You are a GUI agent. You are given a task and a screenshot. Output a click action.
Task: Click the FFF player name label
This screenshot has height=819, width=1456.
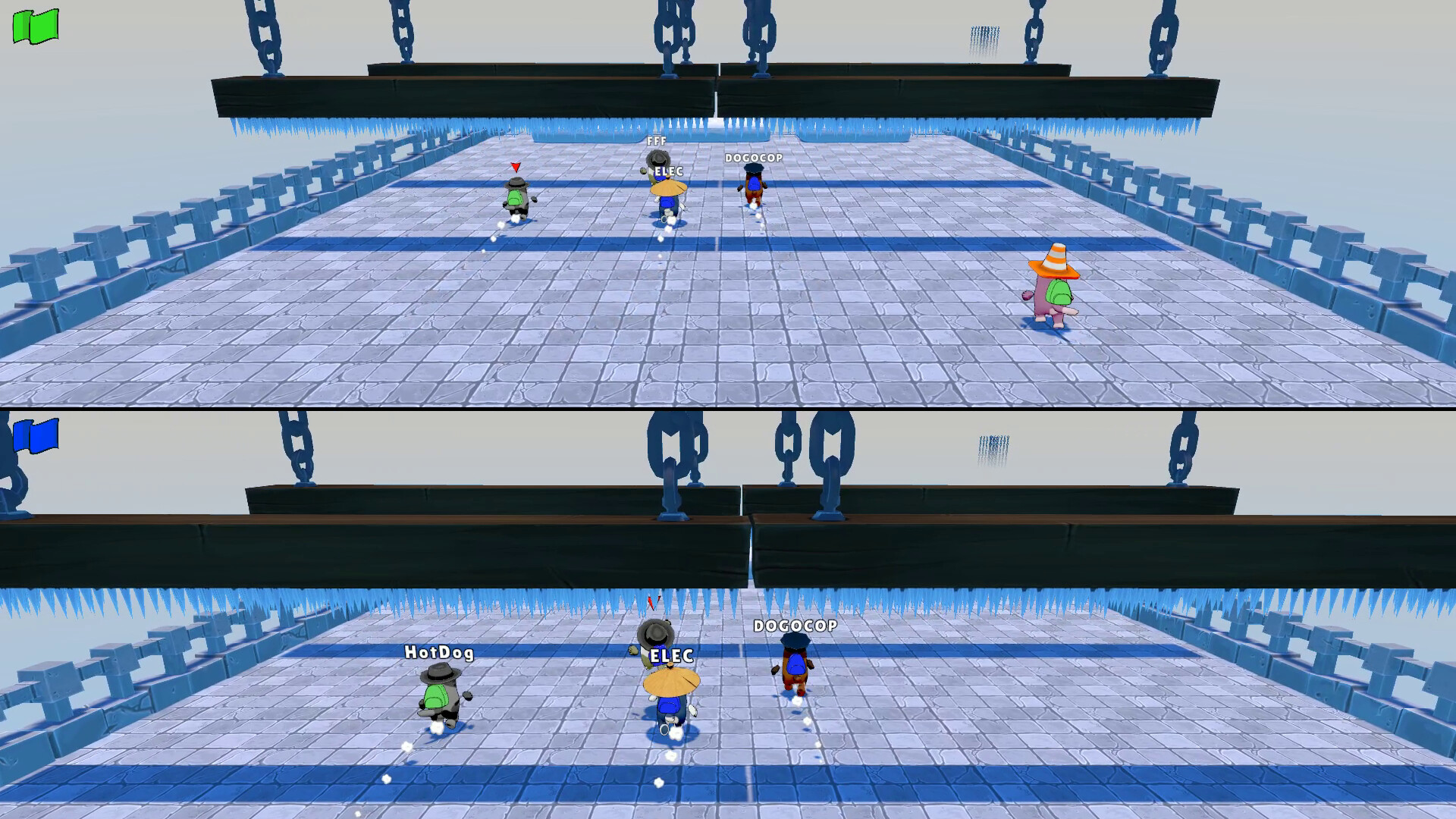[x=655, y=140]
